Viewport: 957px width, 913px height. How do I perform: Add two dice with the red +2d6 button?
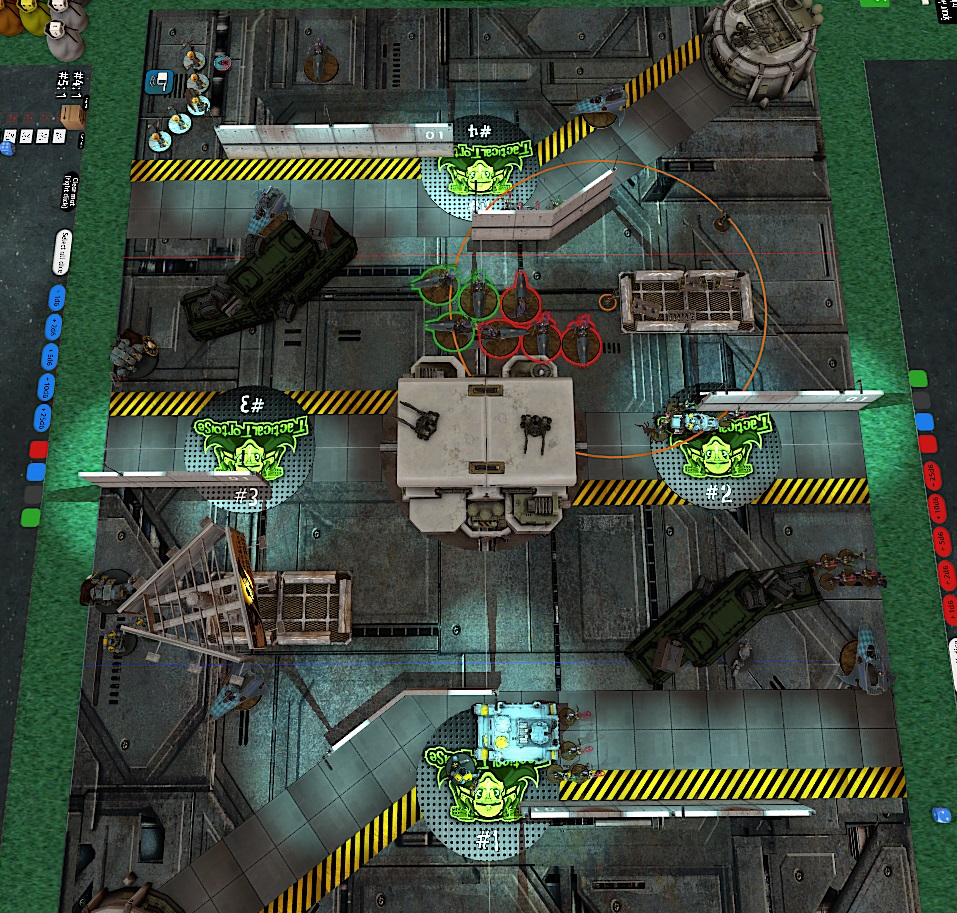[945, 572]
